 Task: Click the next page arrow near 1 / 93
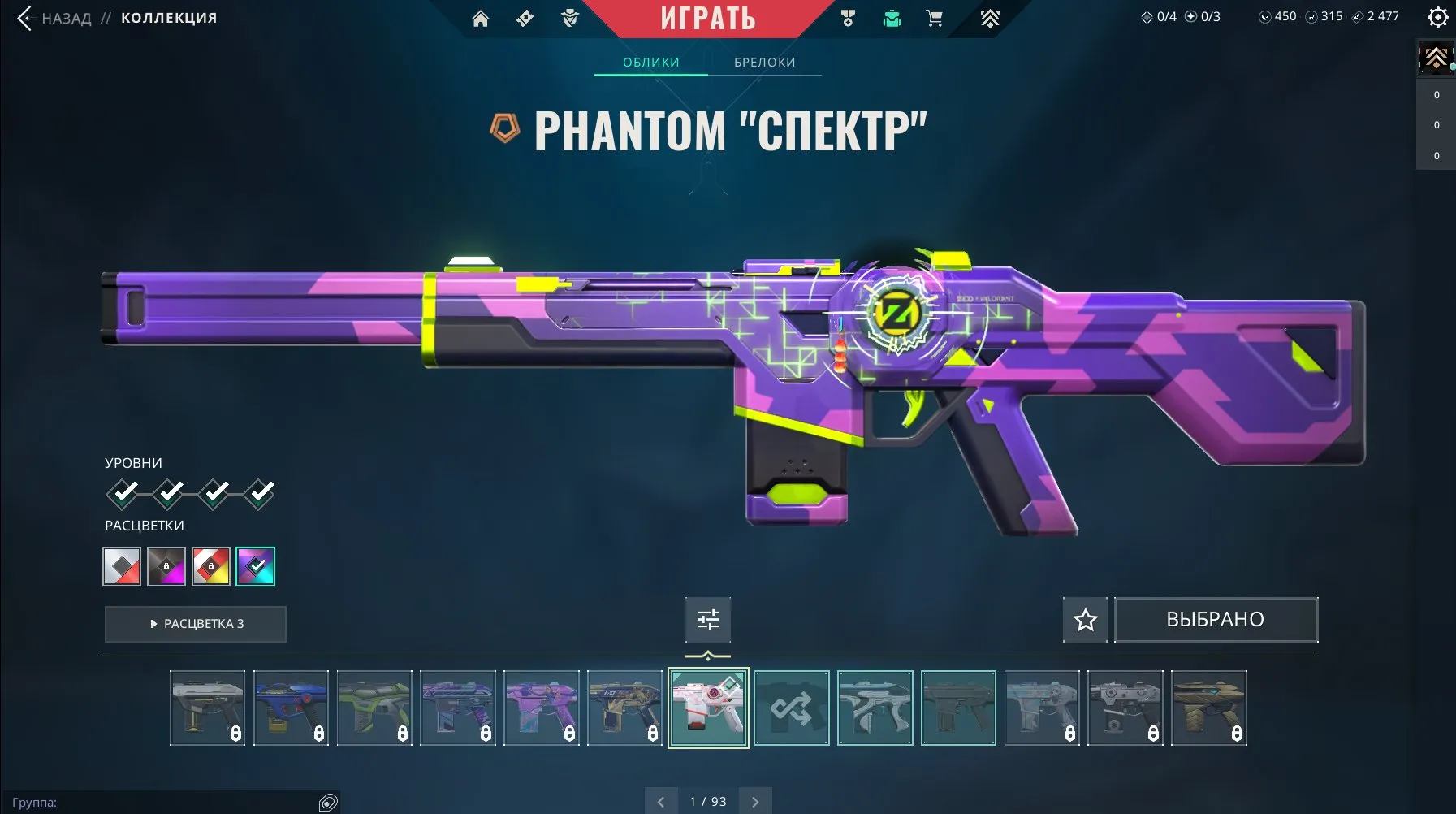pos(754,800)
